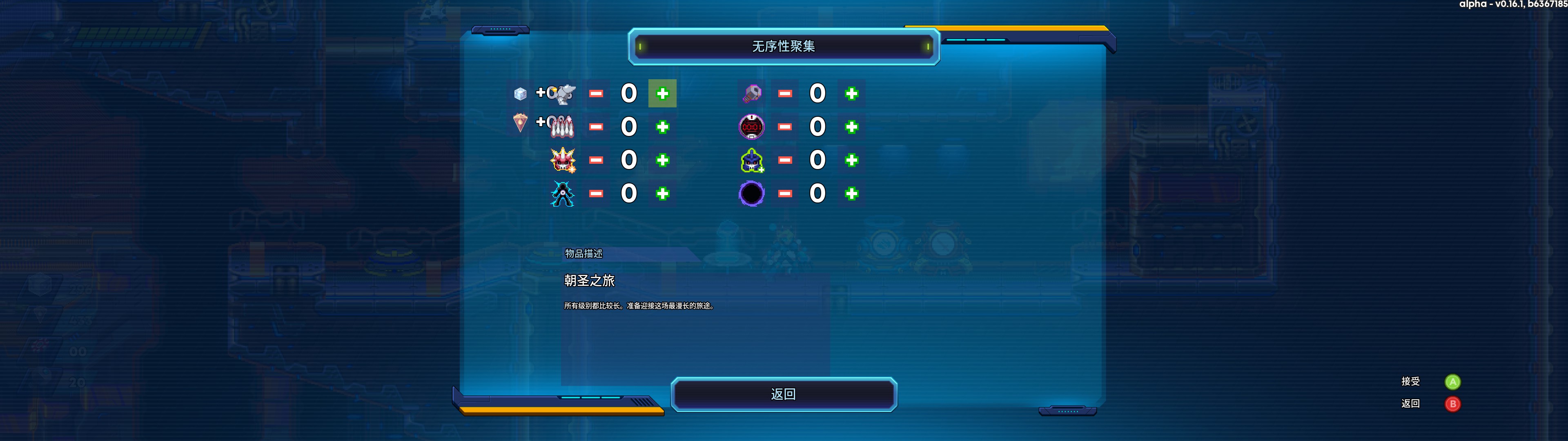Add one to the white spikes modifier
The width and height of the screenshot is (1568, 441).
coord(662,127)
